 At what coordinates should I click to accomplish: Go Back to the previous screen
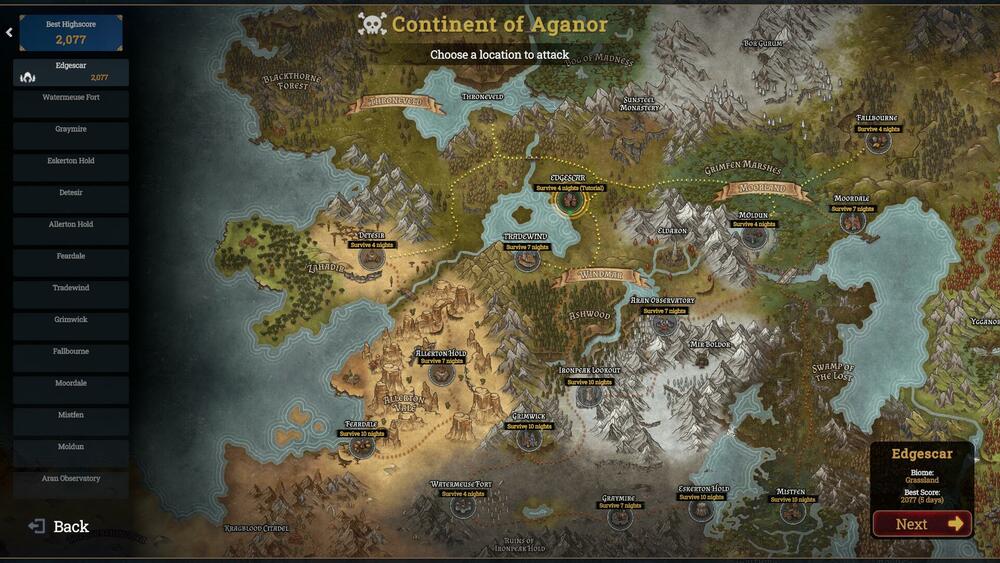59,527
